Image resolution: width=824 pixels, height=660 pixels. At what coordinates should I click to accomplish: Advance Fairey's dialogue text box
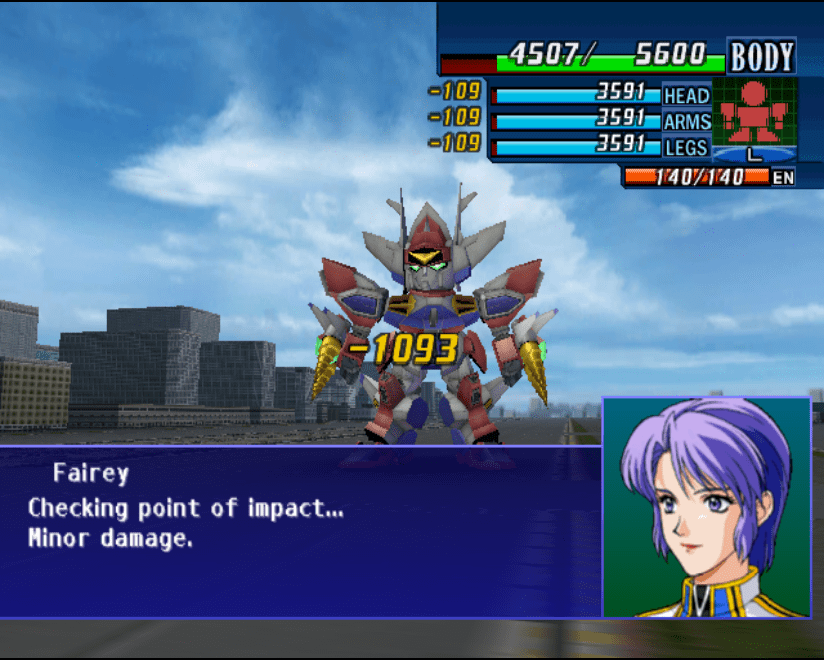(x=300, y=530)
